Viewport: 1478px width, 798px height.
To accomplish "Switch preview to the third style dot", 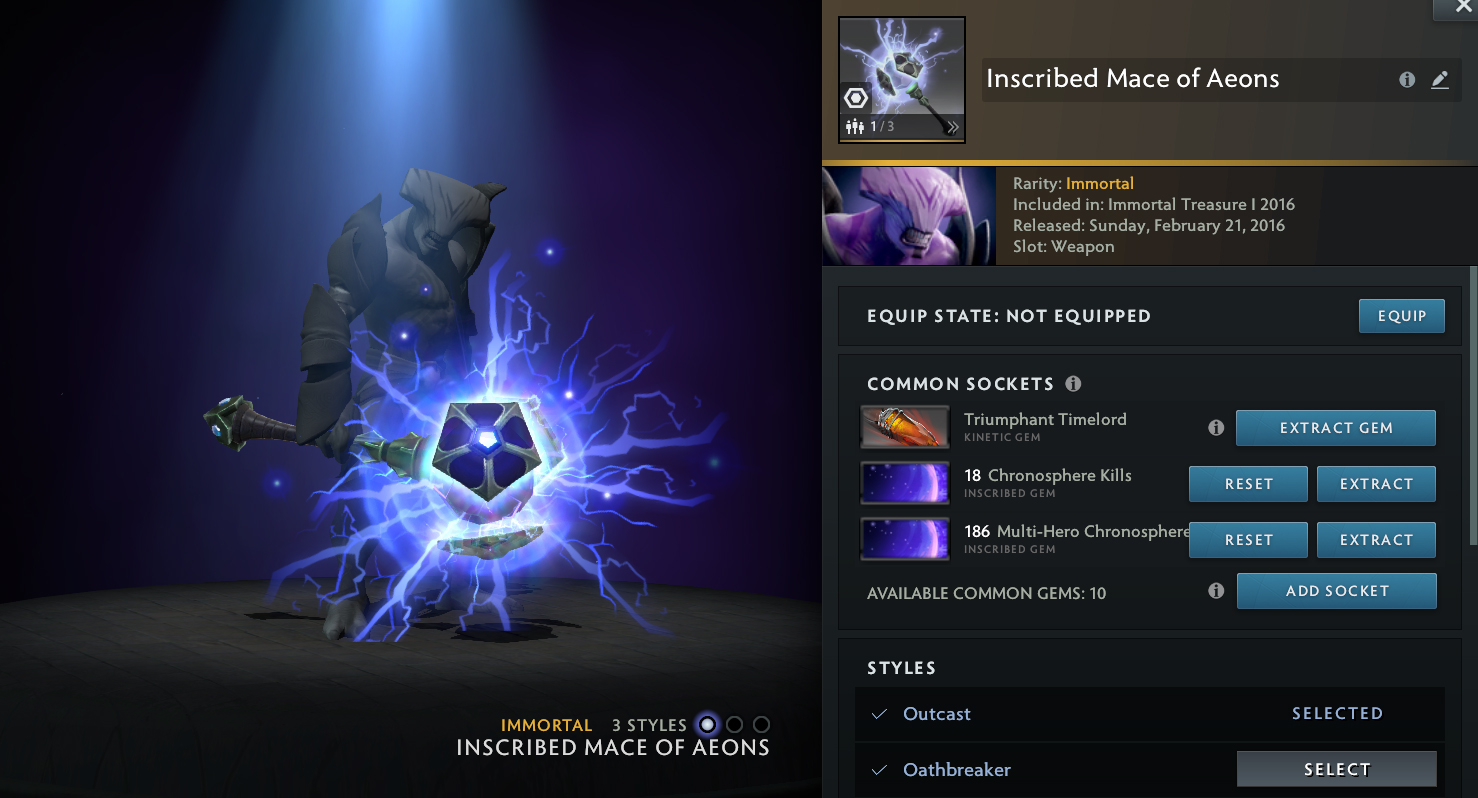I will point(762,725).
